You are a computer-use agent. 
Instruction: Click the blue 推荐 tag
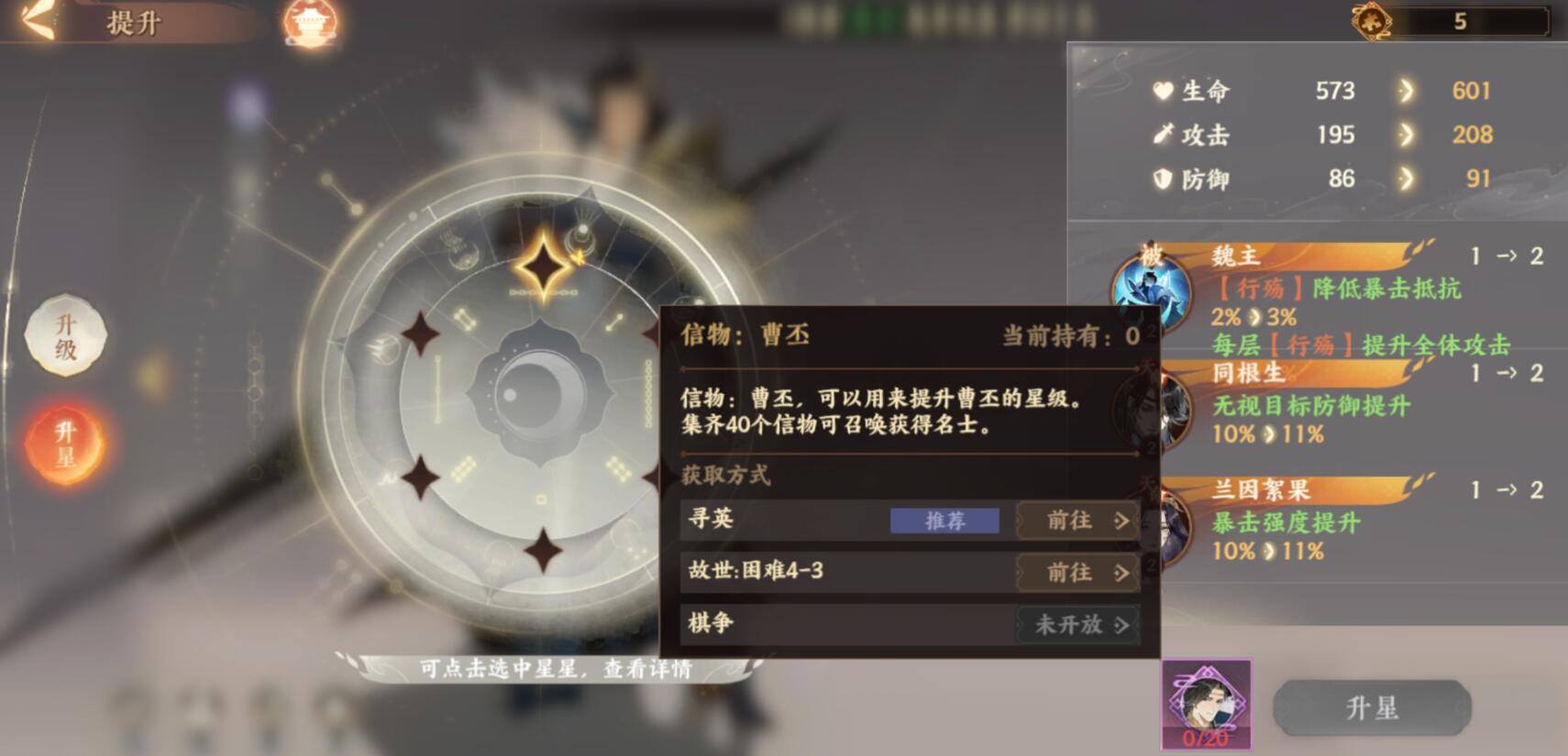click(x=946, y=520)
